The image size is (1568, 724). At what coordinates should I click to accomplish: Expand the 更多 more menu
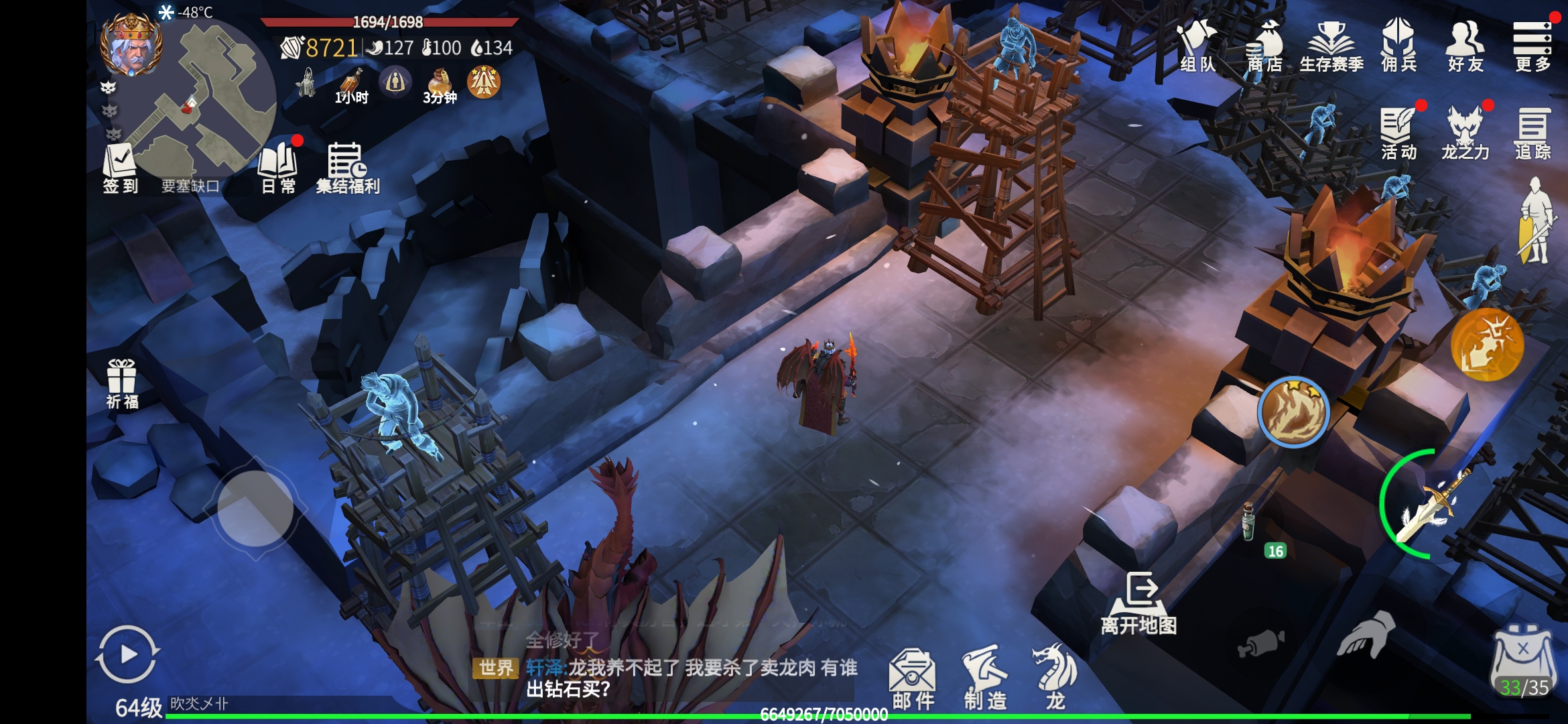click(1532, 46)
